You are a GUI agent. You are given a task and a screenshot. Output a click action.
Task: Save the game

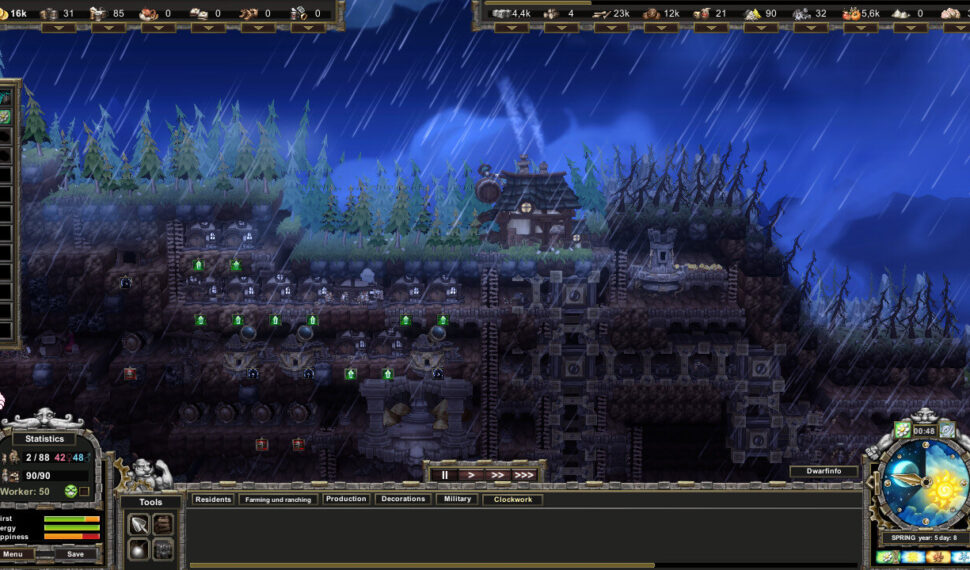point(75,554)
